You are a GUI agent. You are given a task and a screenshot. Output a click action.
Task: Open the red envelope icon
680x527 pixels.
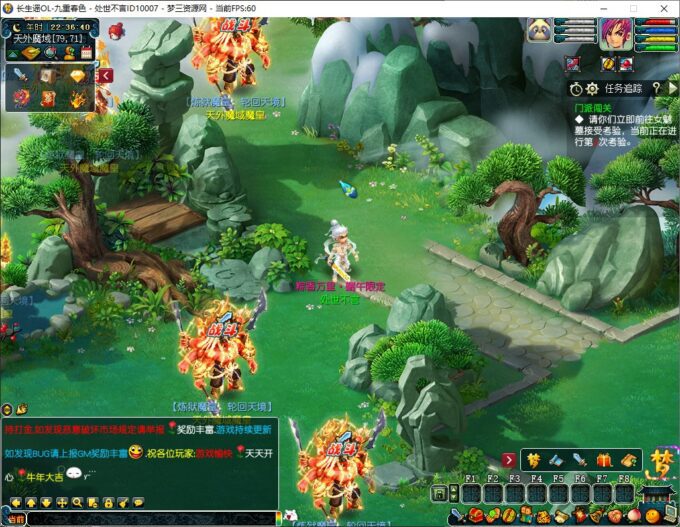pos(49,98)
